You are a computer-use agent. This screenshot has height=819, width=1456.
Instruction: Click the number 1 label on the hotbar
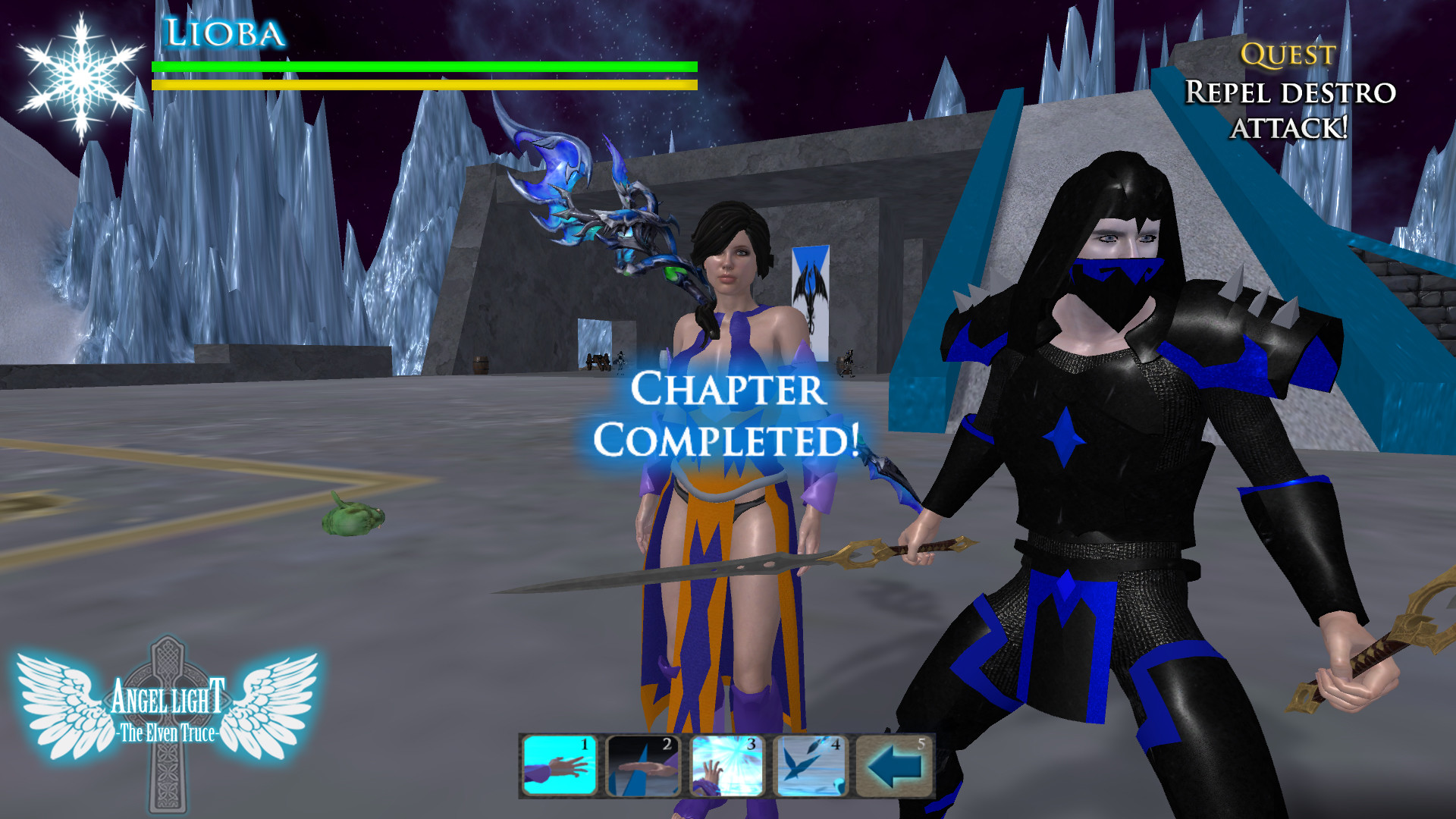point(584,747)
